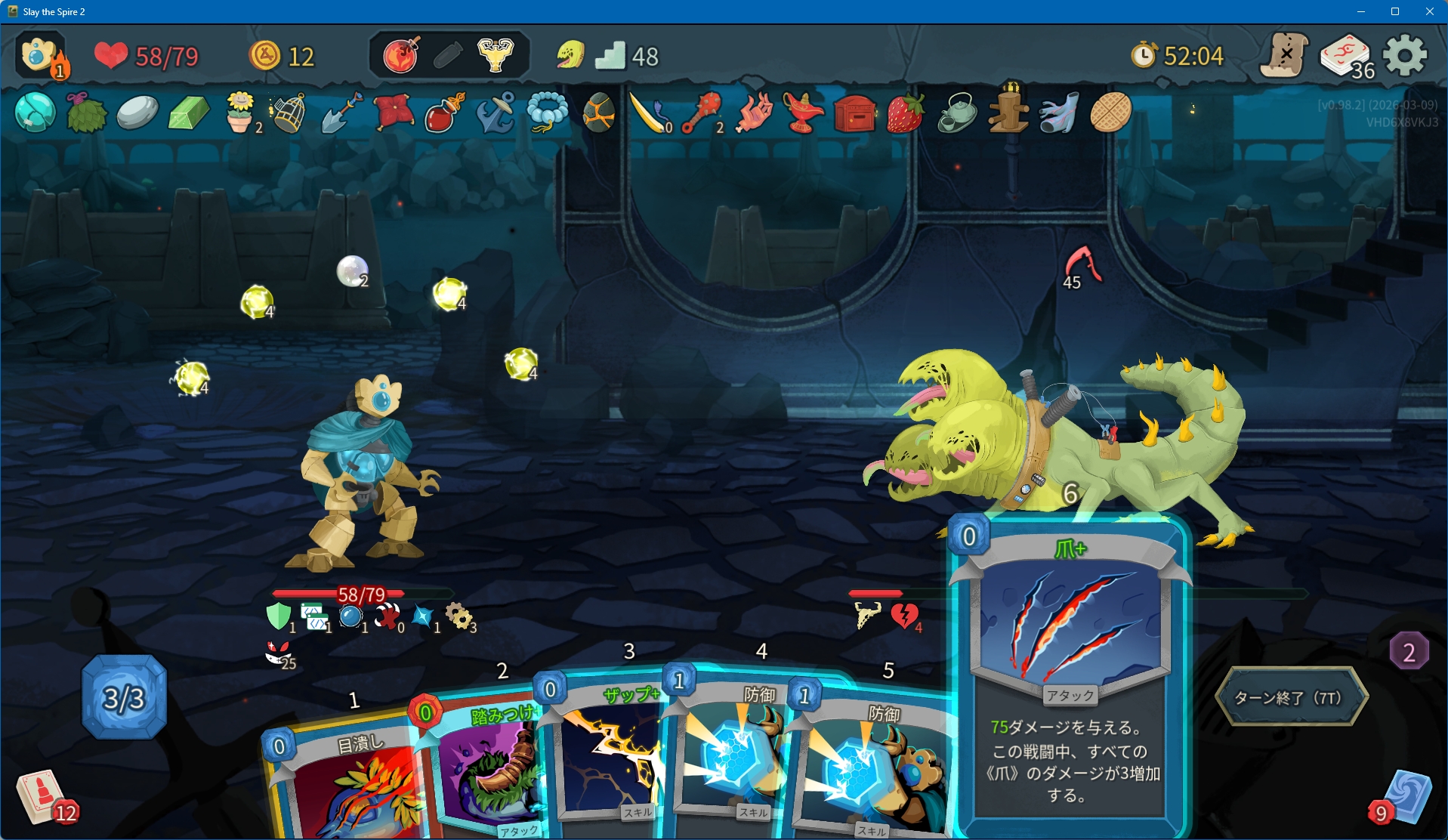1448x840 pixels.
Task: Open the map scroll
Action: (x=1284, y=55)
